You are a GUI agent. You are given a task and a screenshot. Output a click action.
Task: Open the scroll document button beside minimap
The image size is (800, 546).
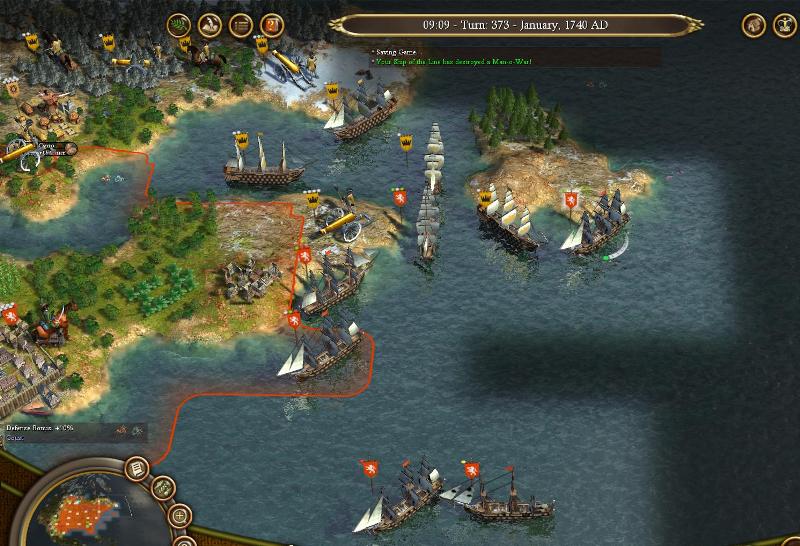[136, 468]
